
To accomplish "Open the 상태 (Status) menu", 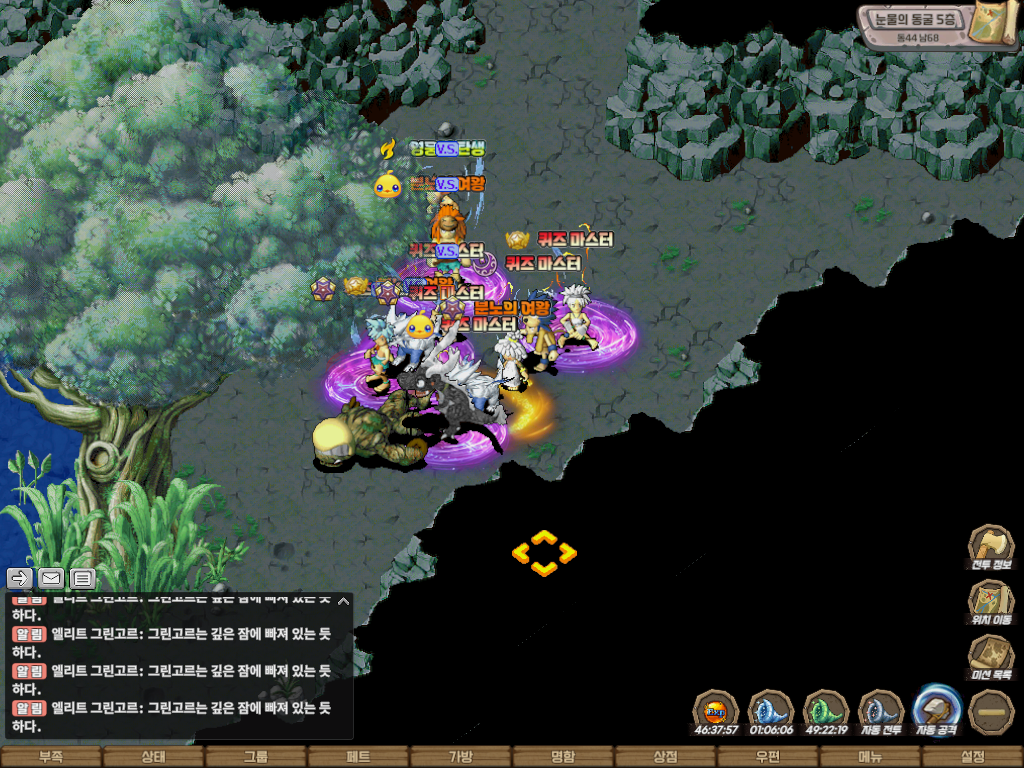I will pos(153,757).
